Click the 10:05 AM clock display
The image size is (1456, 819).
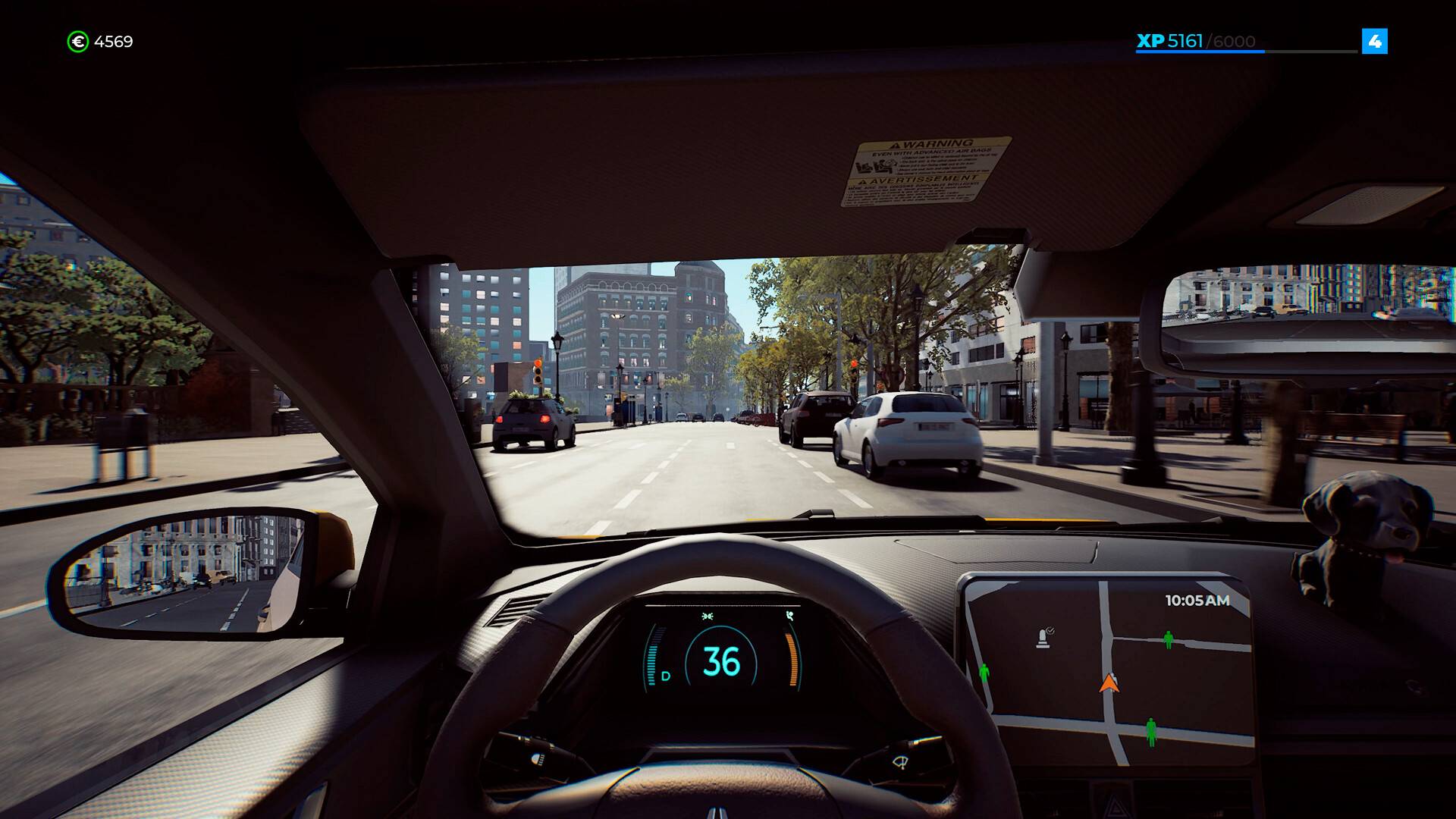tap(1197, 601)
